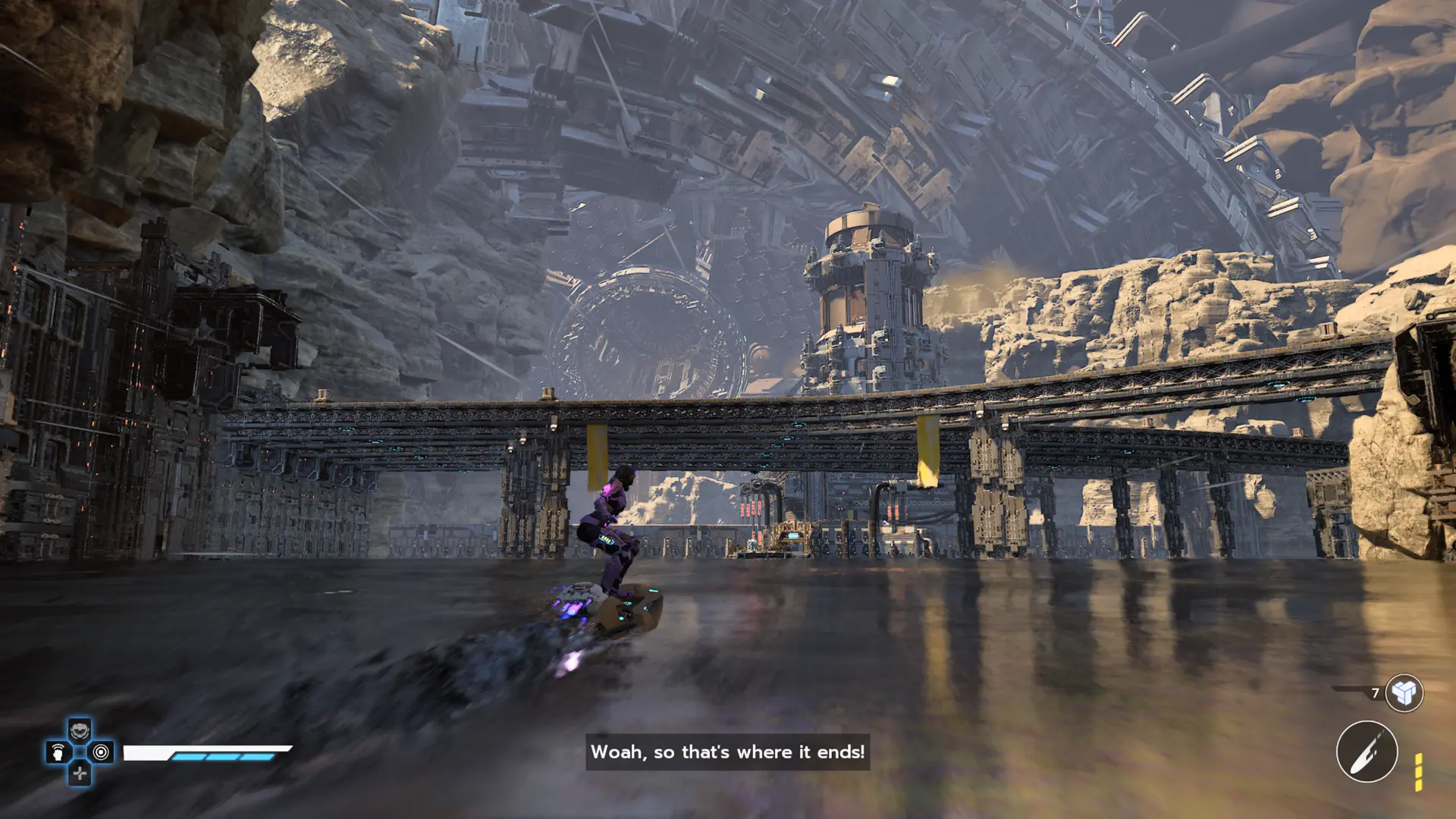Select the creature face icon on the d-pad

[x=80, y=731]
